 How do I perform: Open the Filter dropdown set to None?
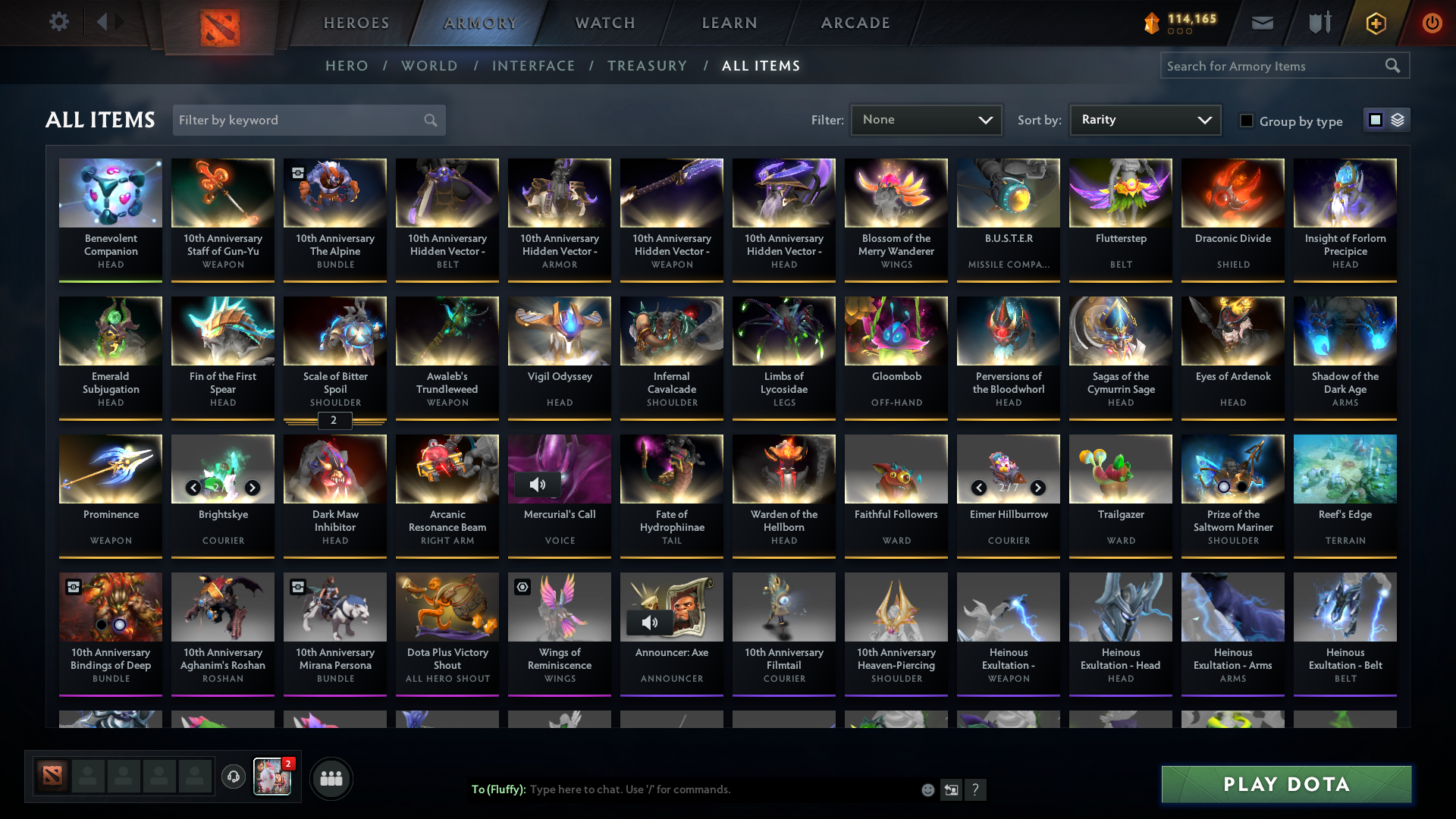point(925,119)
